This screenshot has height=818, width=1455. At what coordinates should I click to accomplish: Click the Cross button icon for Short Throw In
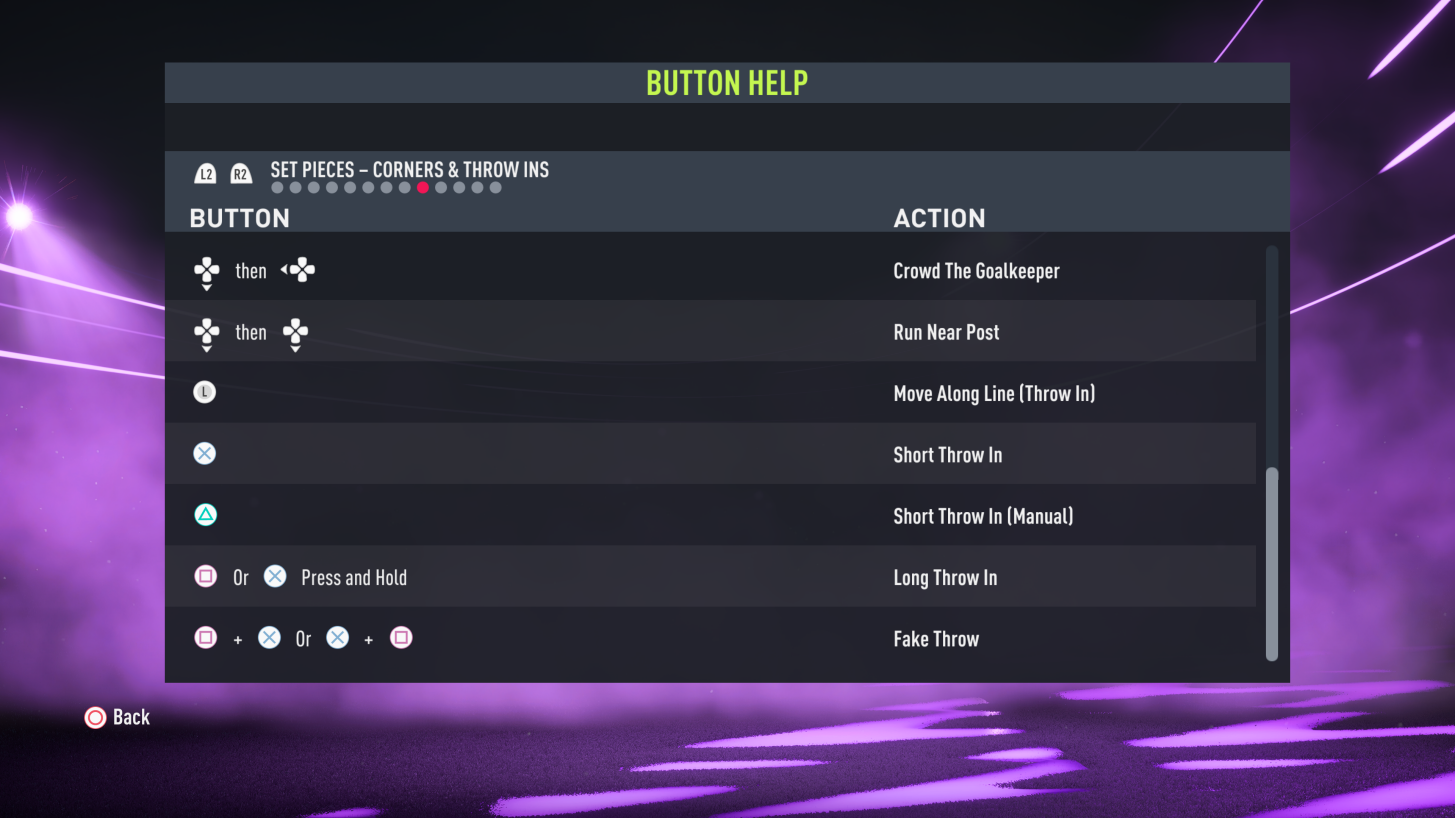point(204,453)
